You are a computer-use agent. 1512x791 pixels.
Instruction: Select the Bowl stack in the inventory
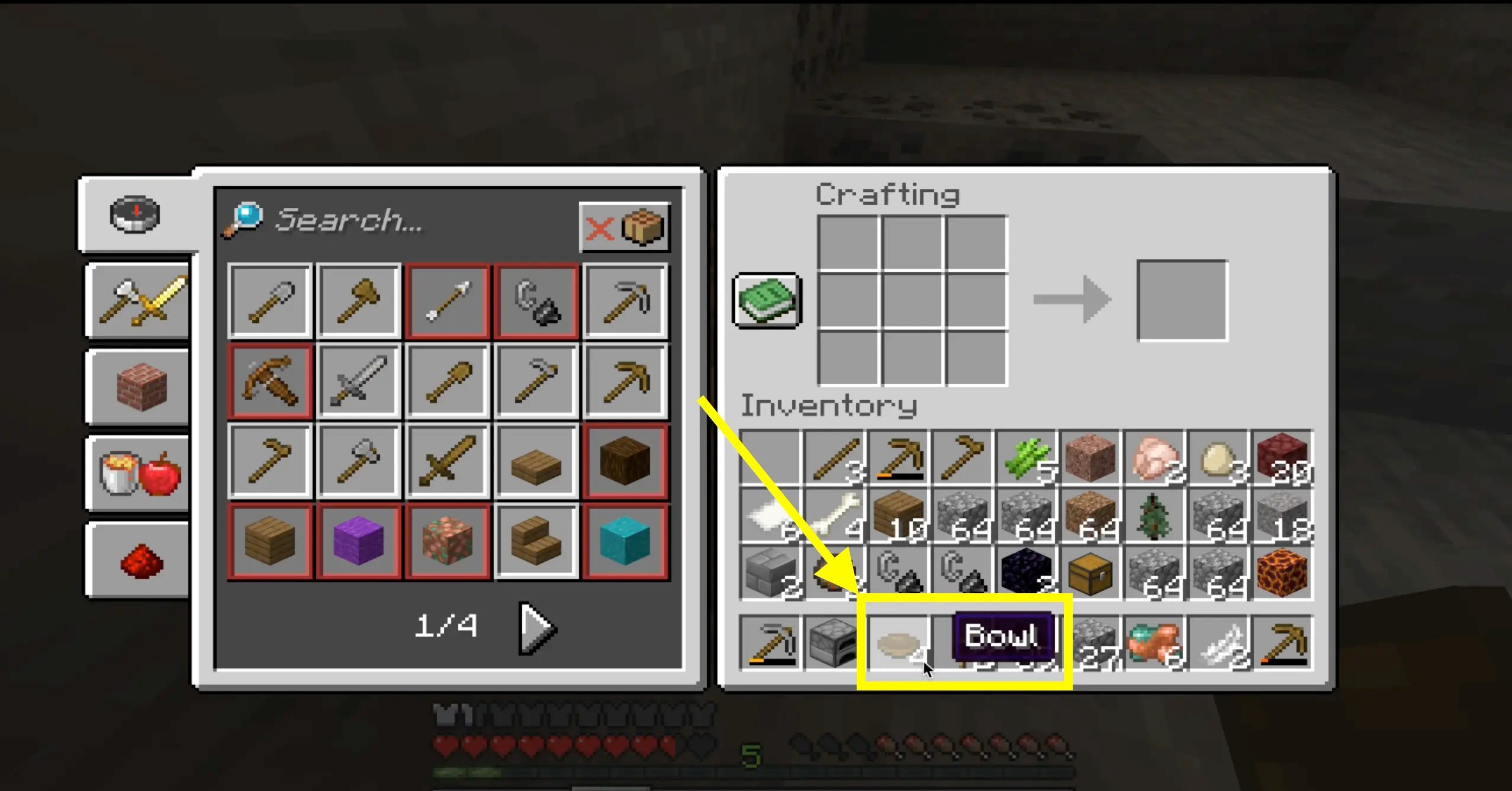tap(897, 642)
